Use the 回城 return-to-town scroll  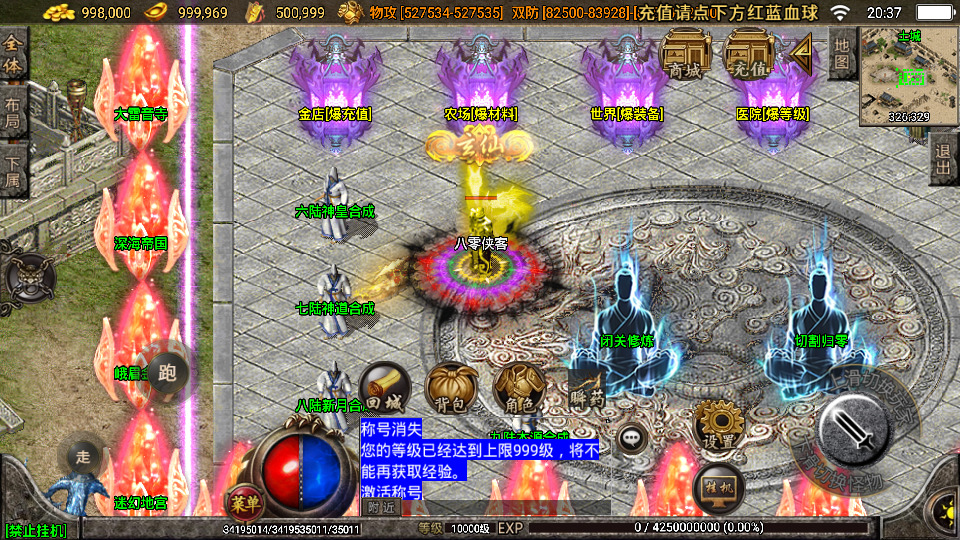click(x=384, y=388)
